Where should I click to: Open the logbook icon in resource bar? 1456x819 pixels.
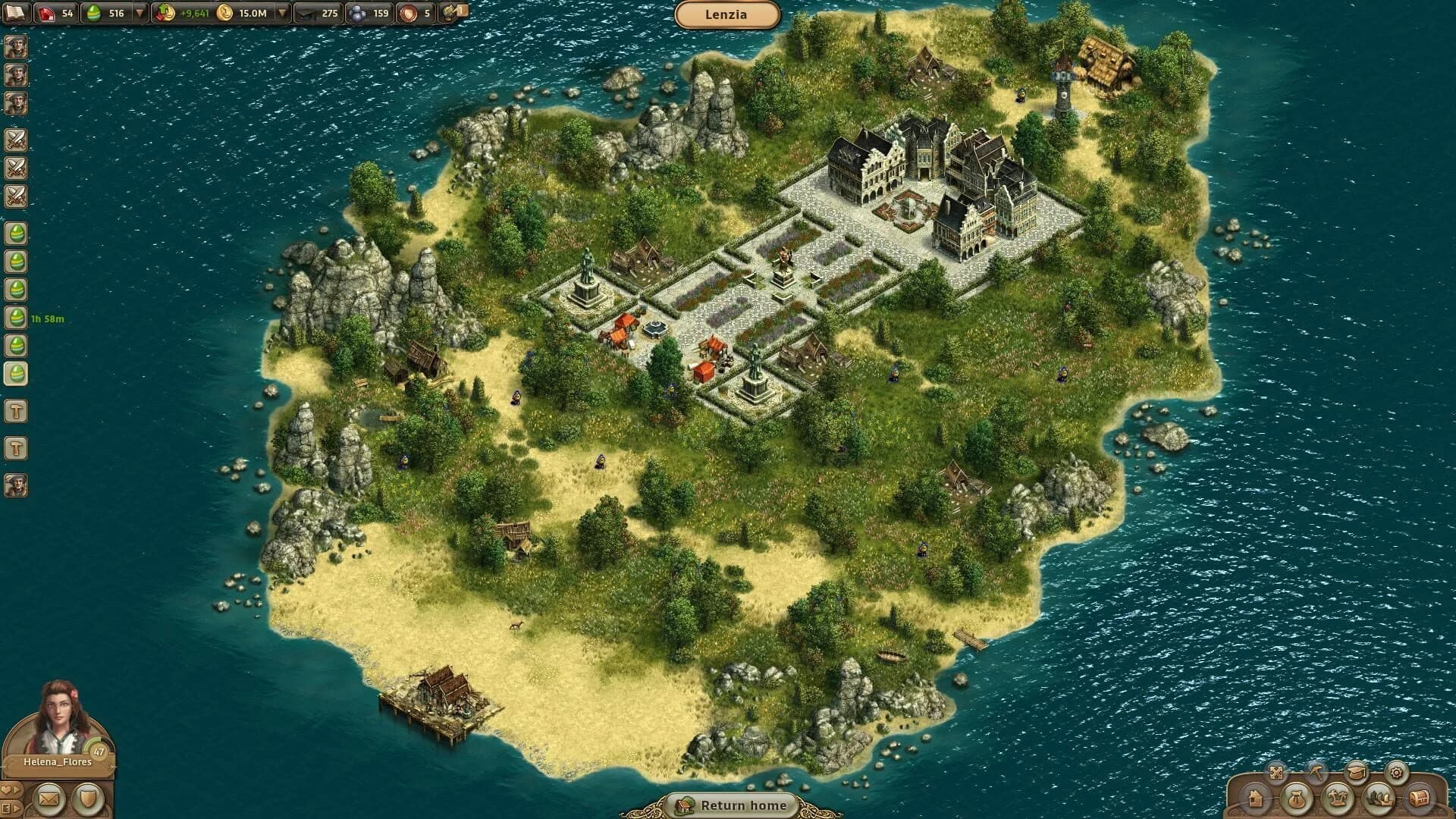pos(15,12)
